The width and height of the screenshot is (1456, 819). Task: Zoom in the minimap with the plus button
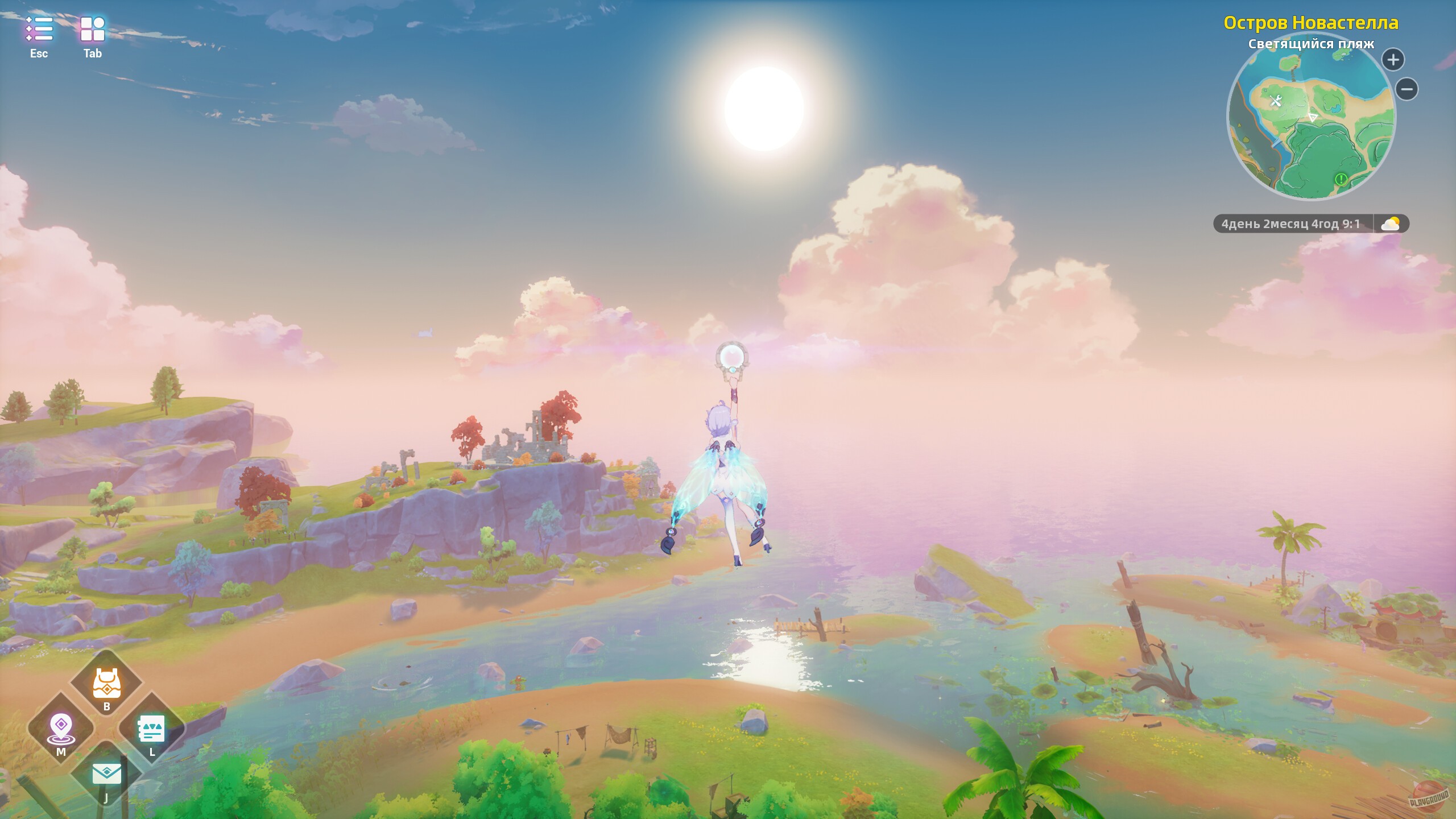point(1393,59)
